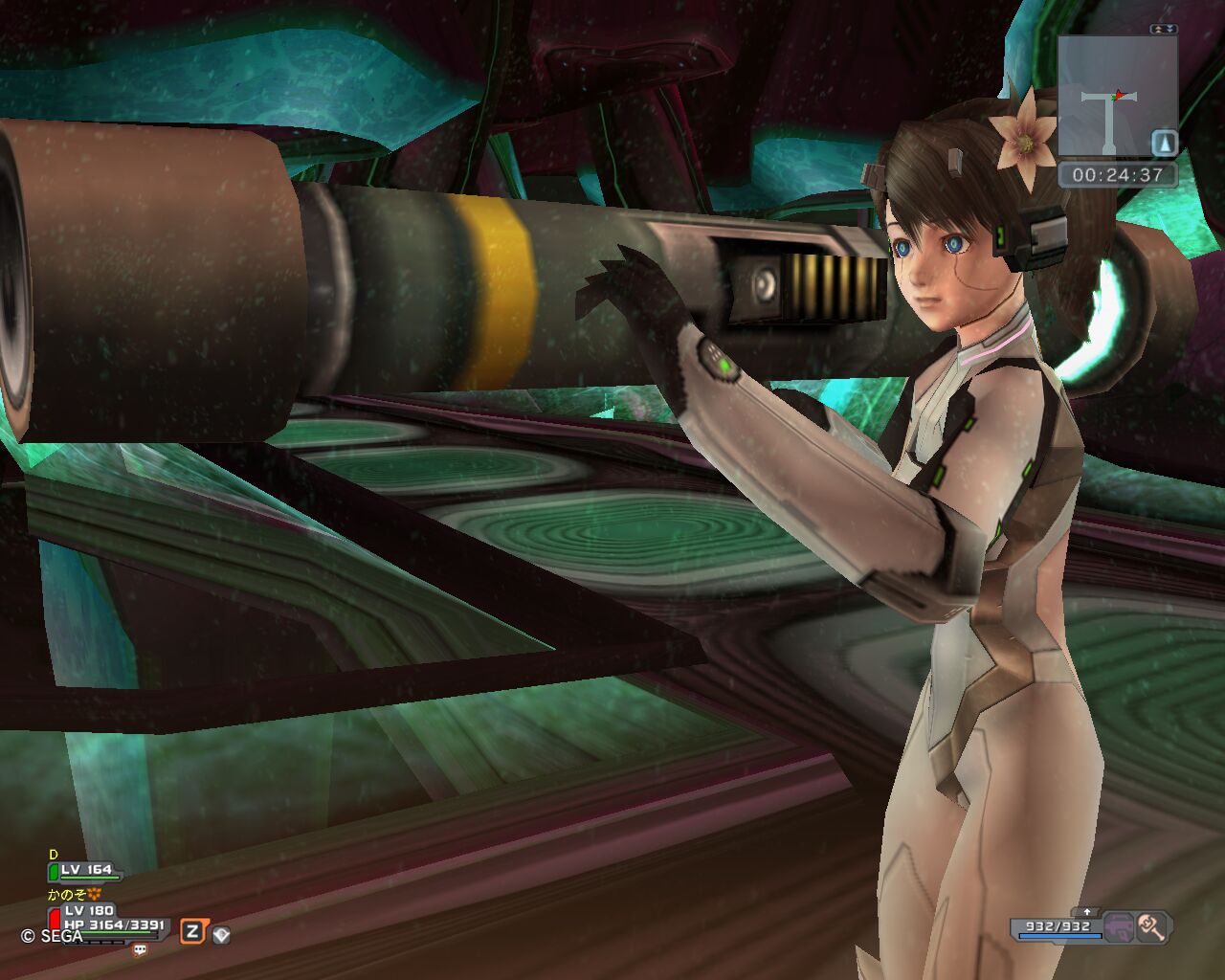Select party member D's LV 164 panel

[x=88, y=871]
